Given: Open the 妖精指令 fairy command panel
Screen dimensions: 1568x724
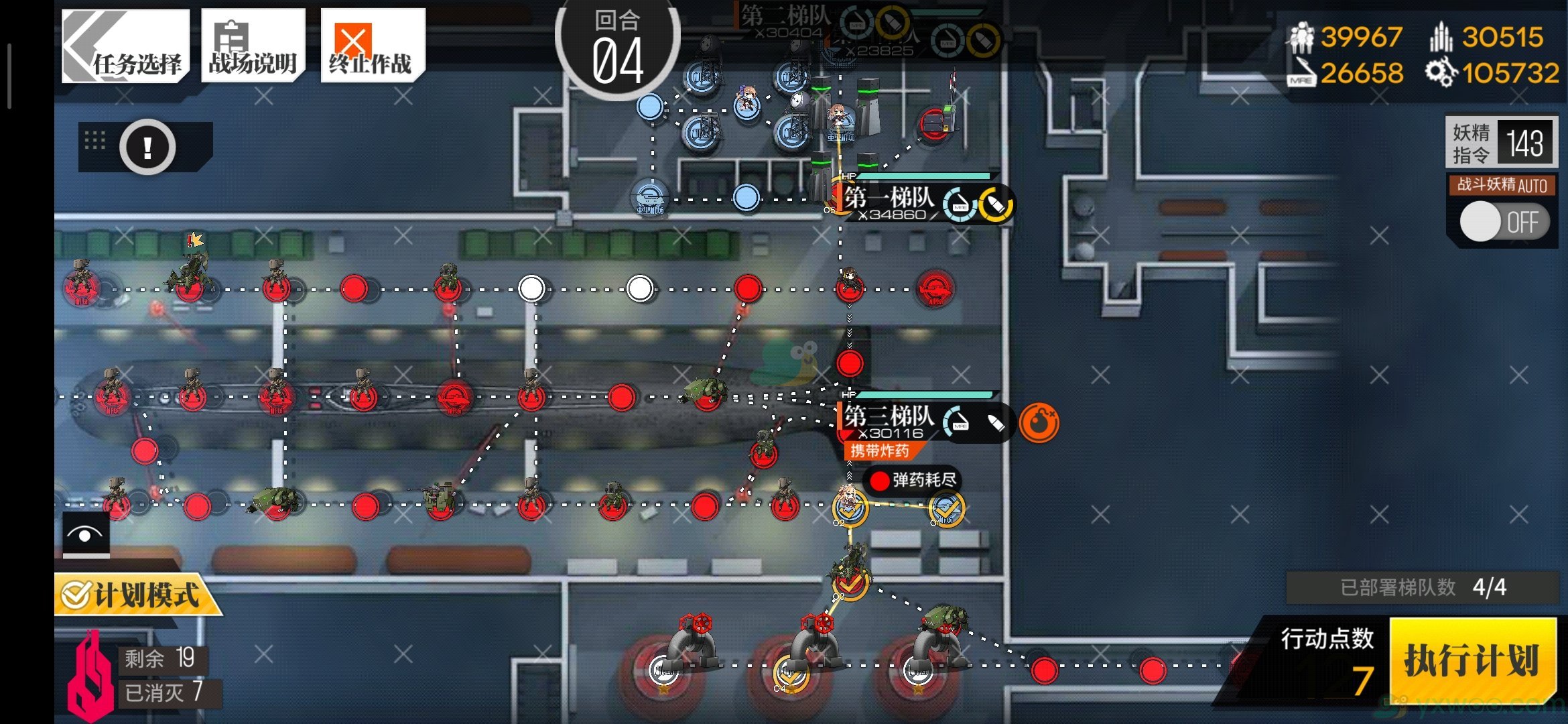Looking at the screenshot, I should 1501,143.
